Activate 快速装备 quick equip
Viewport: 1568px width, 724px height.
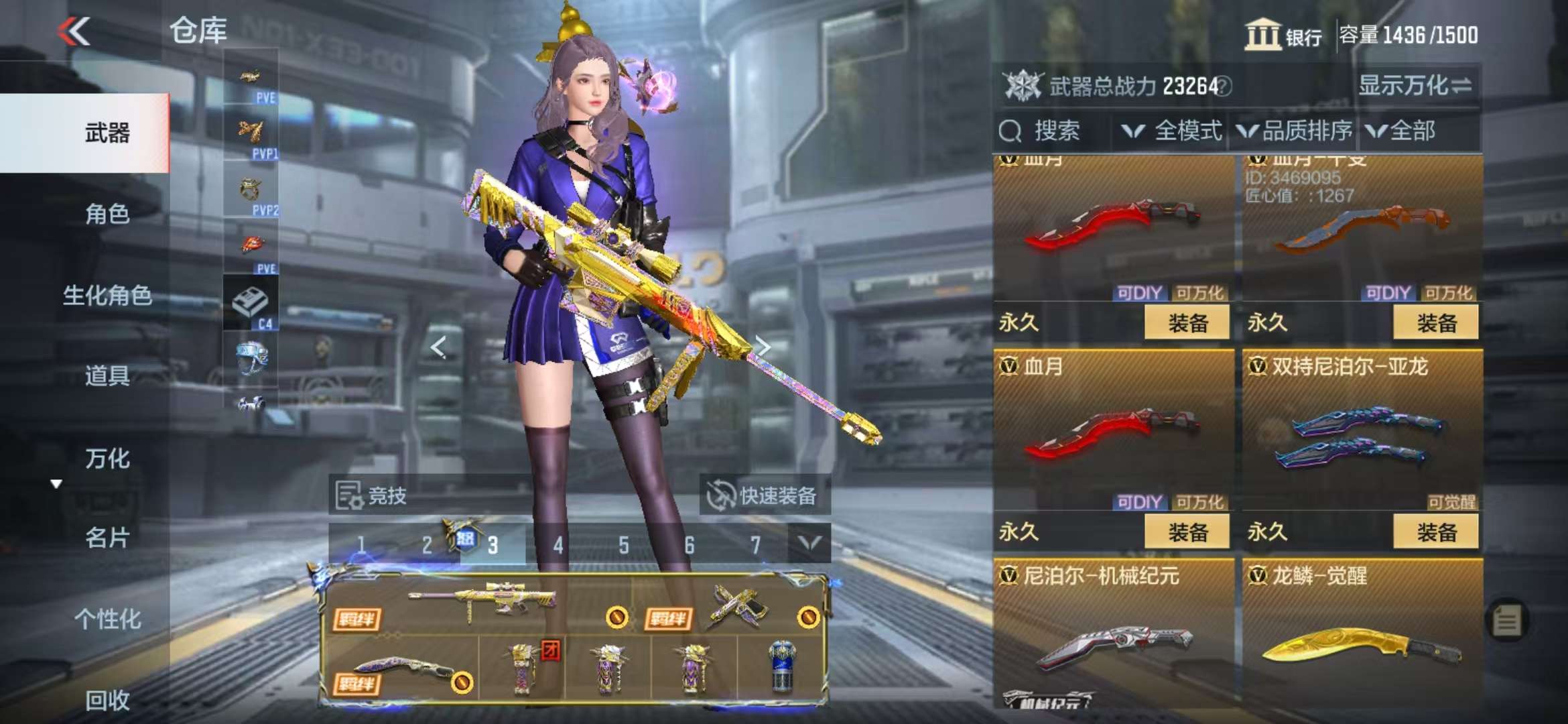coord(764,496)
